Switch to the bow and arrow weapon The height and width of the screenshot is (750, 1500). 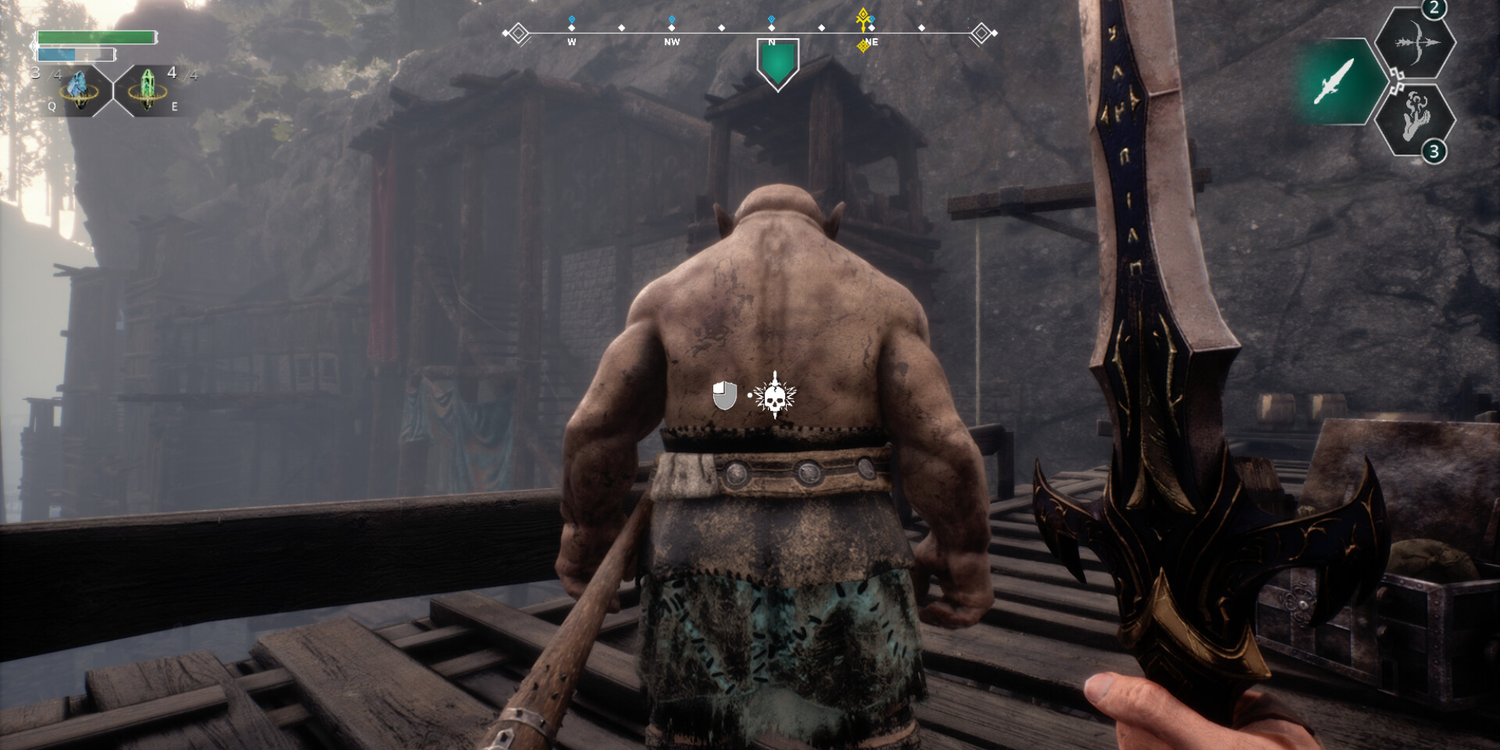pyautogui.click(x=1413, y=44)
